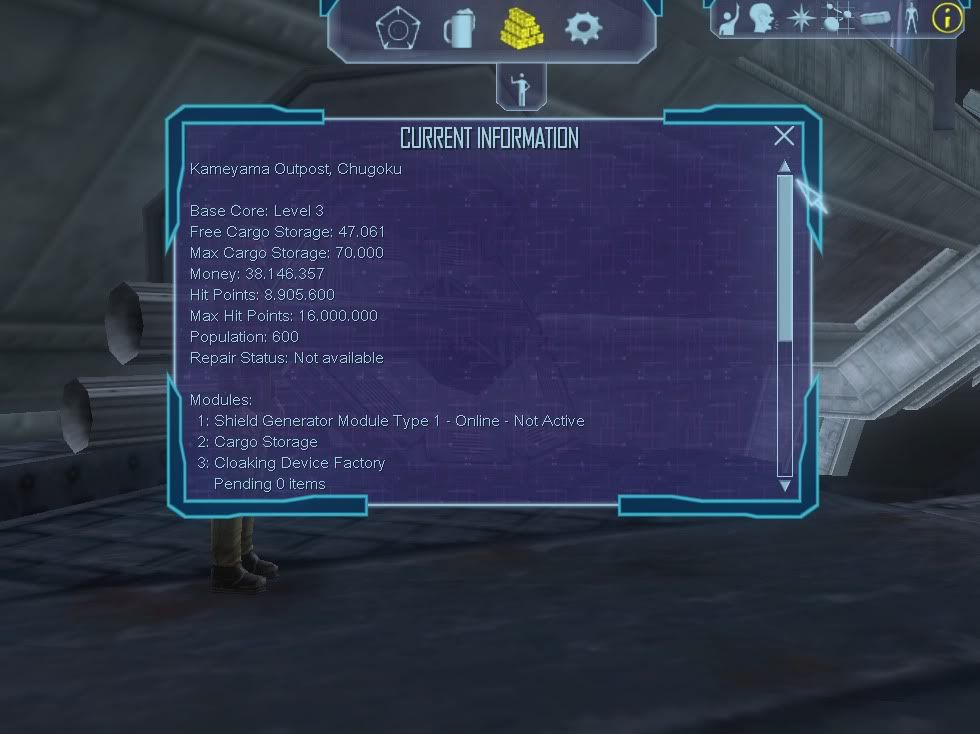The width and height of the screenshot is (980, 734).
Task: Close the Current Information window
Action: 784,136
